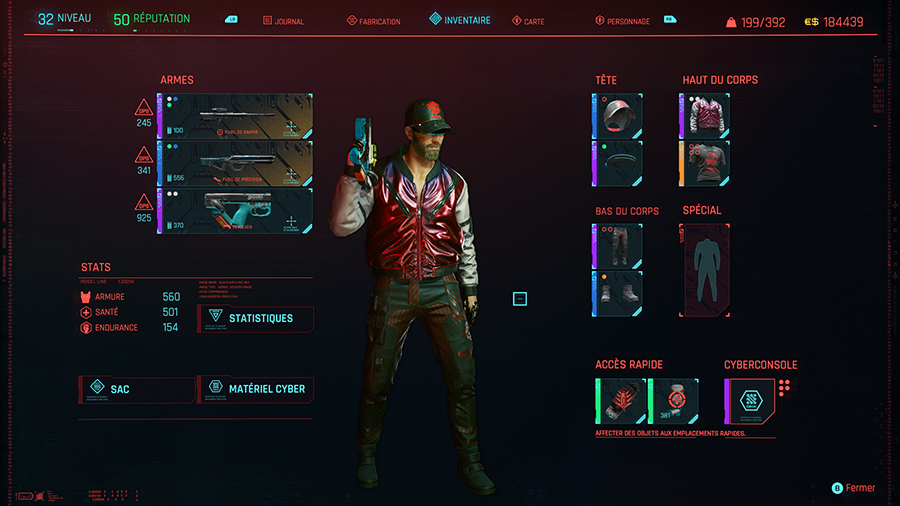The height and width of the screenshot is (506, 900).
Task: Select the baseball cap head slot
Action: [619, 115]
